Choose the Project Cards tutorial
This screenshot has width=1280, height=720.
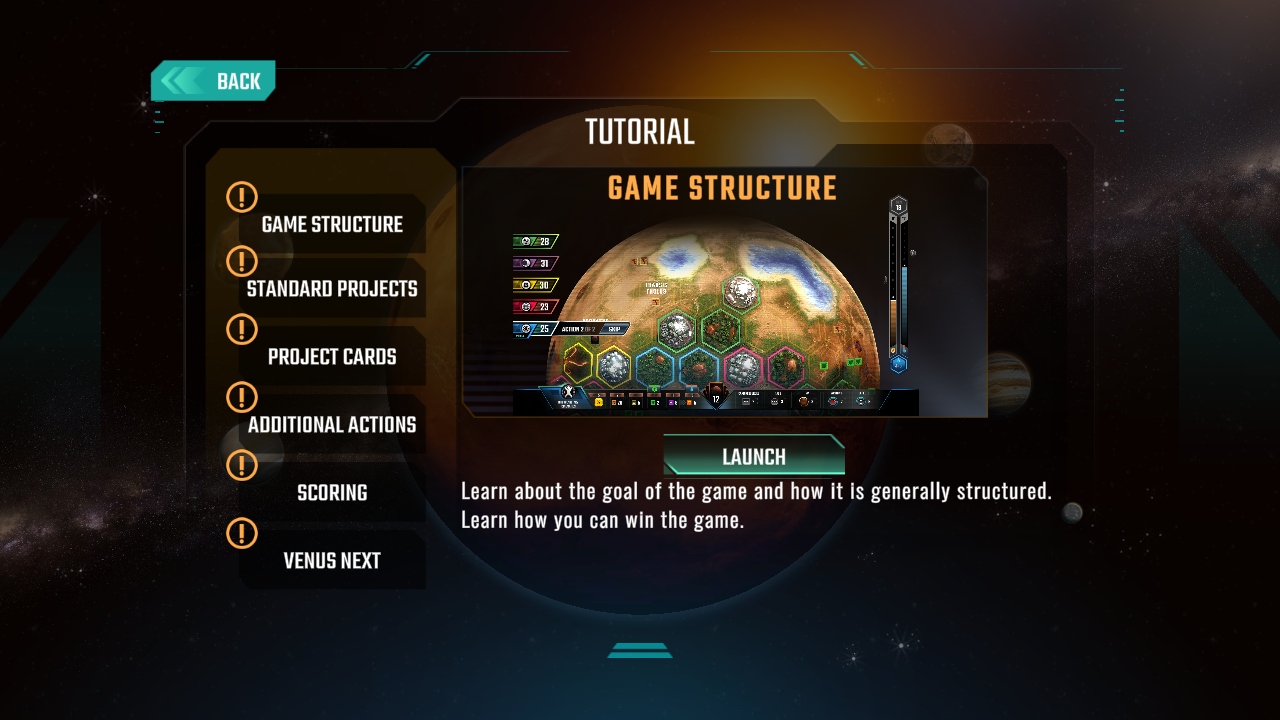point(332,357)
